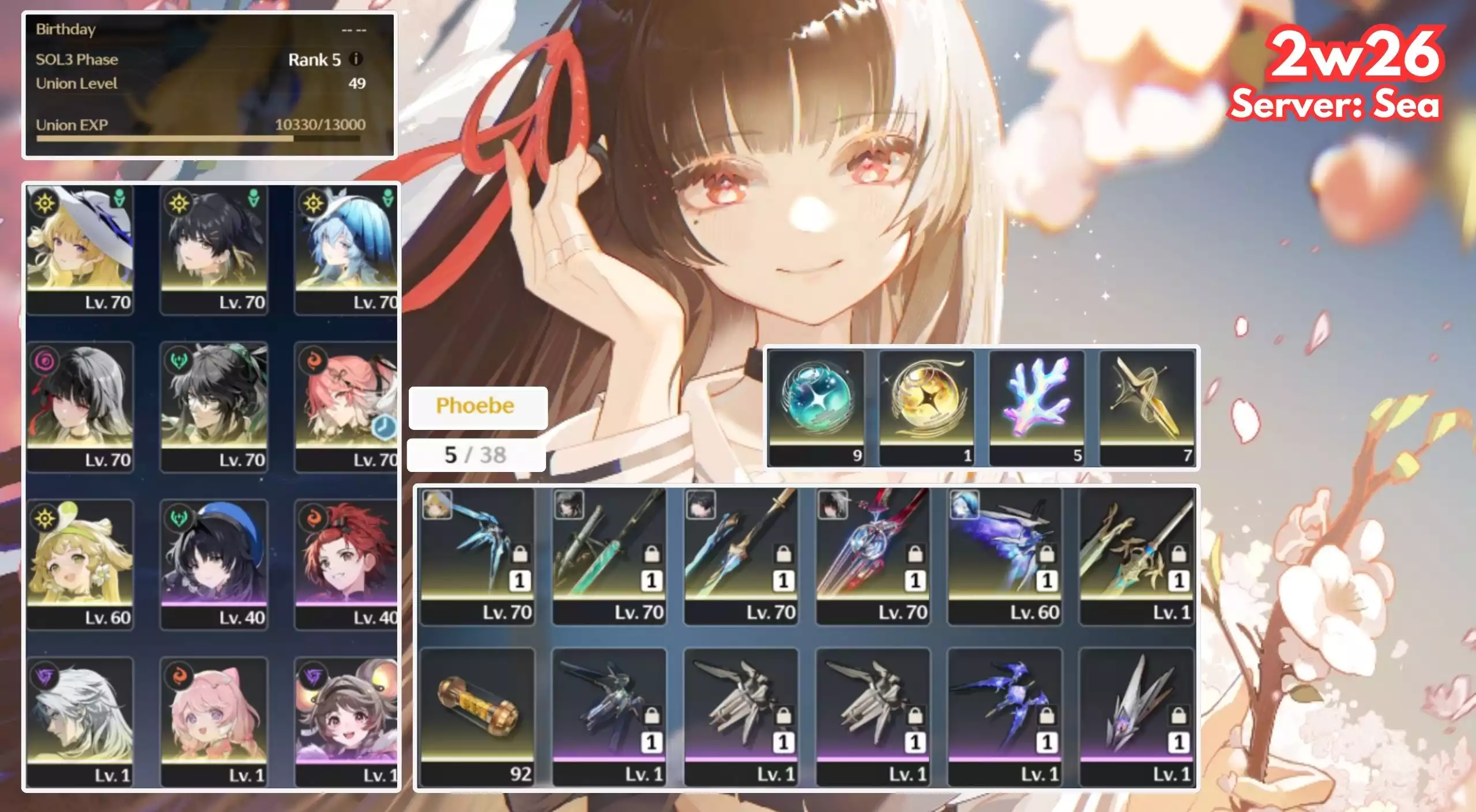
Task: Choose the blue-haired Lv. 70 character
Action: tap(346, 249)
